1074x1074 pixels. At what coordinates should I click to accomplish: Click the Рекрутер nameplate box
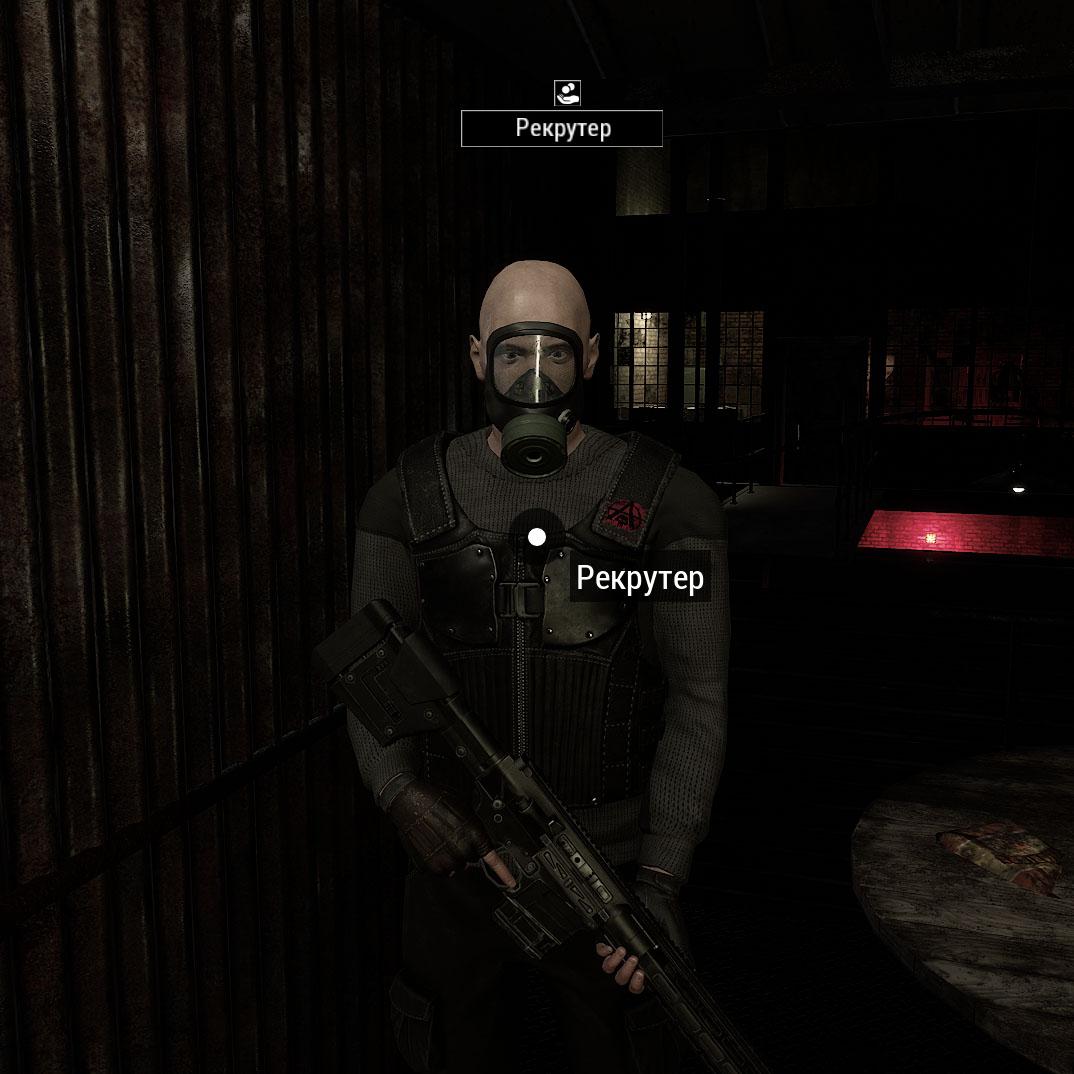[x=562, y=129]
